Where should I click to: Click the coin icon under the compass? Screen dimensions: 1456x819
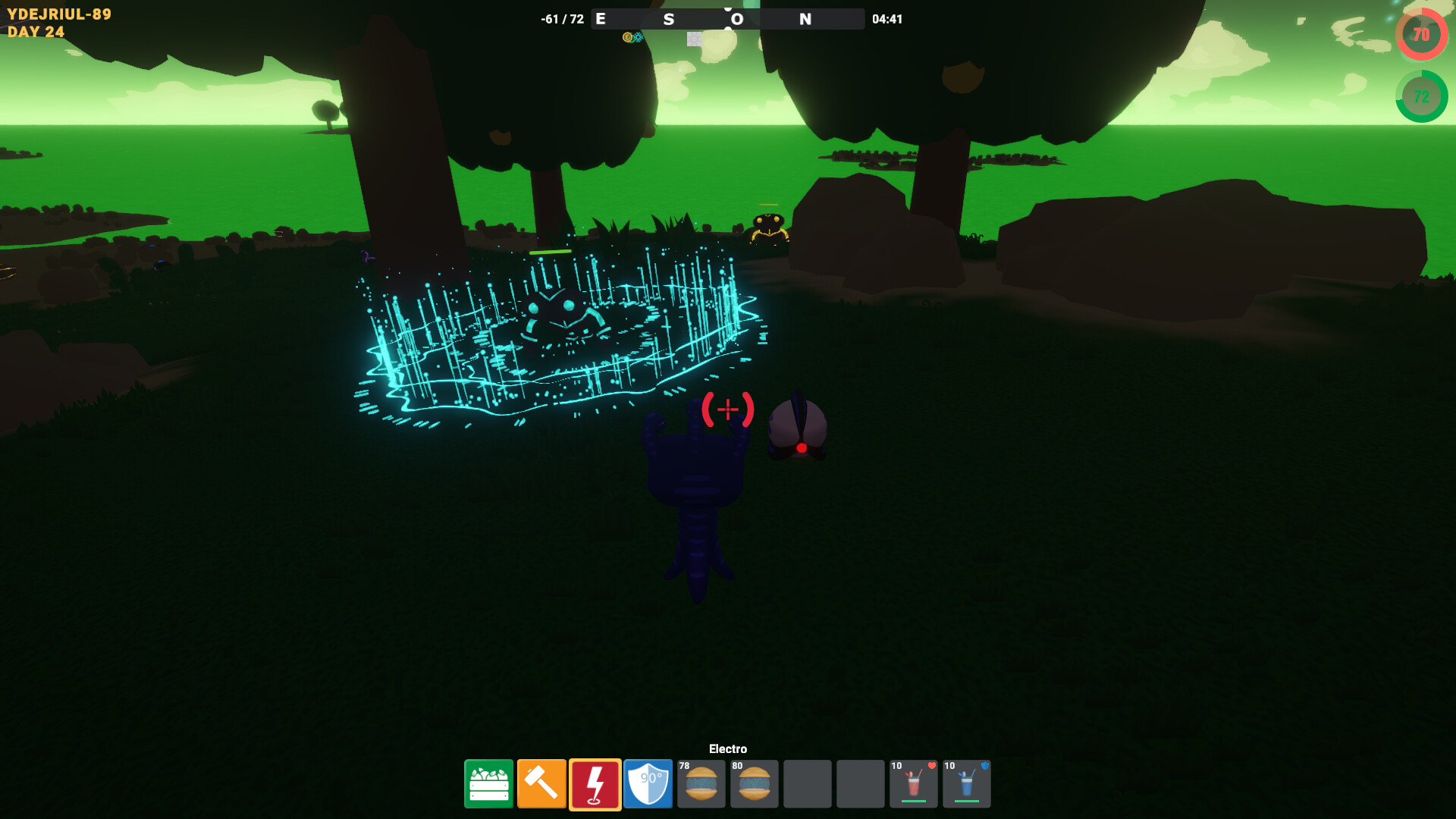pyautogui.click(x=627, y=37)
